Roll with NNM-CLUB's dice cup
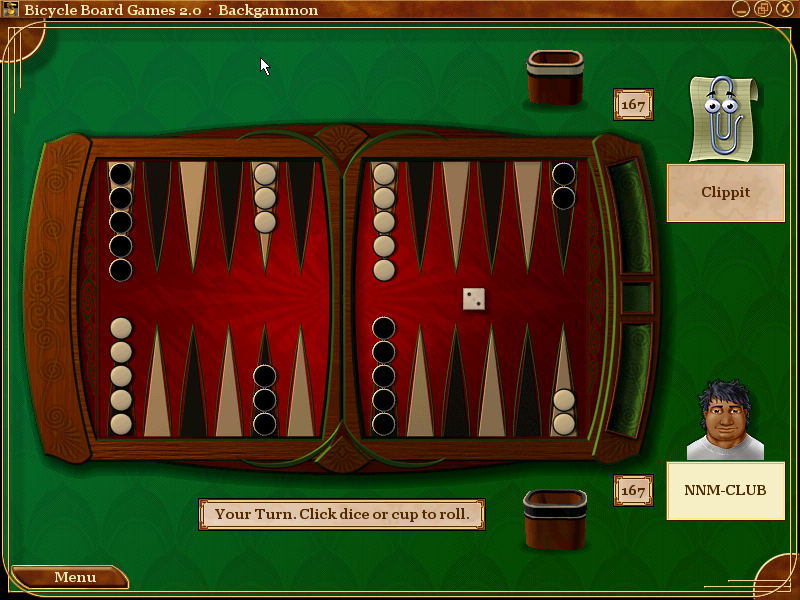 [x=555, y=519]
